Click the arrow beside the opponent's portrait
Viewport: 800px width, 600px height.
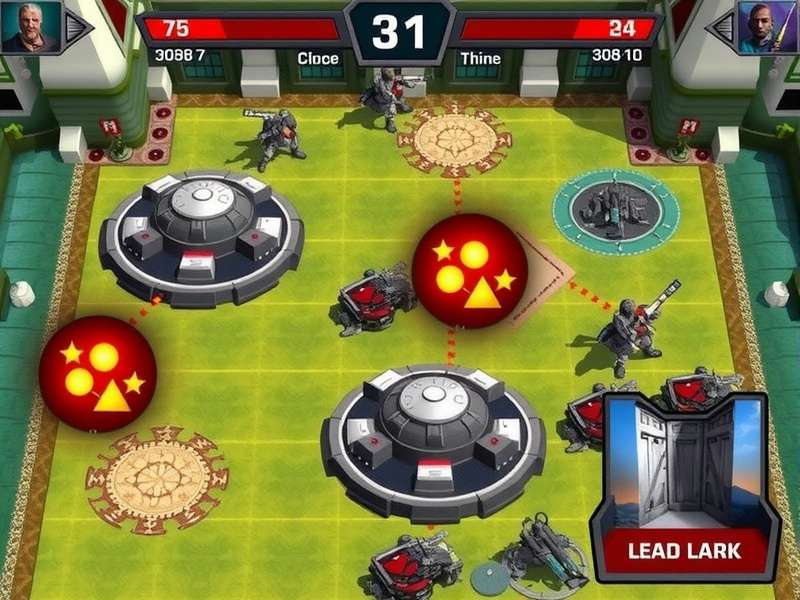tap(720, 28)
